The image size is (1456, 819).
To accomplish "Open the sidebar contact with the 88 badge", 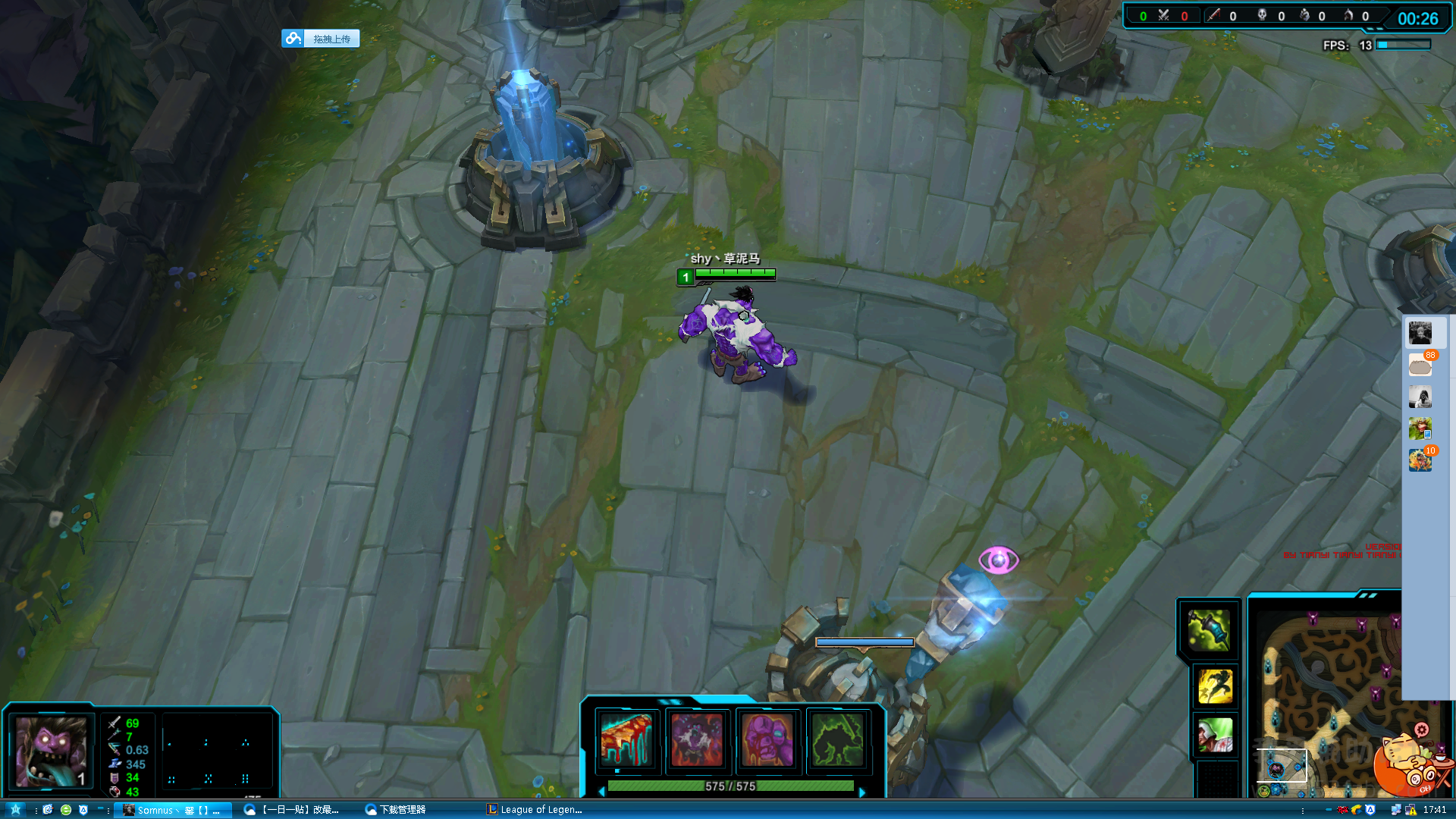I will 1420,366.
